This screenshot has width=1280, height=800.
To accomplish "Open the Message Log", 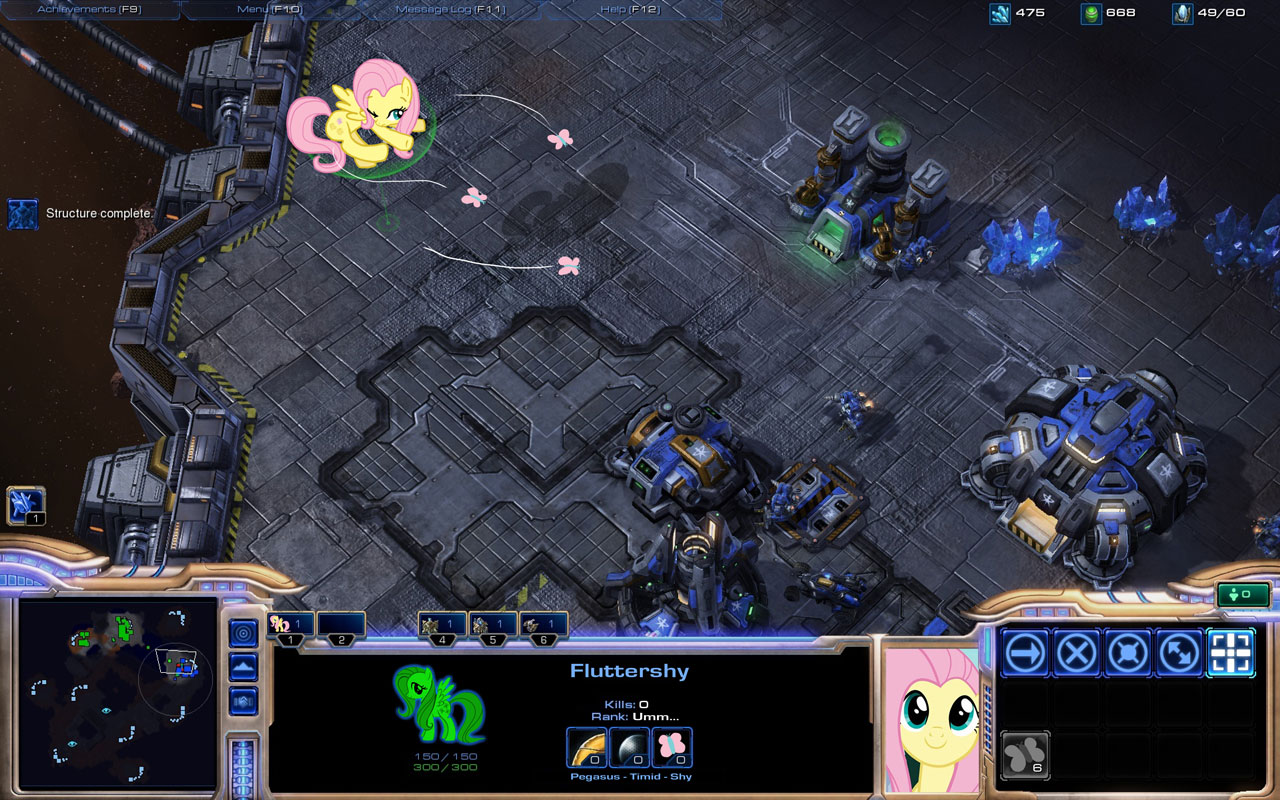I will [449, 10].
